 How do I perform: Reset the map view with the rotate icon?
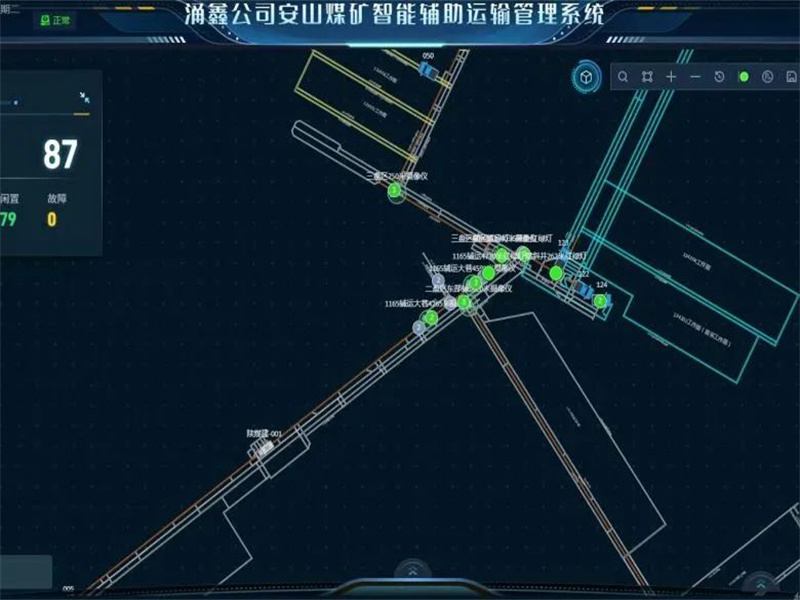click(719, 77)
